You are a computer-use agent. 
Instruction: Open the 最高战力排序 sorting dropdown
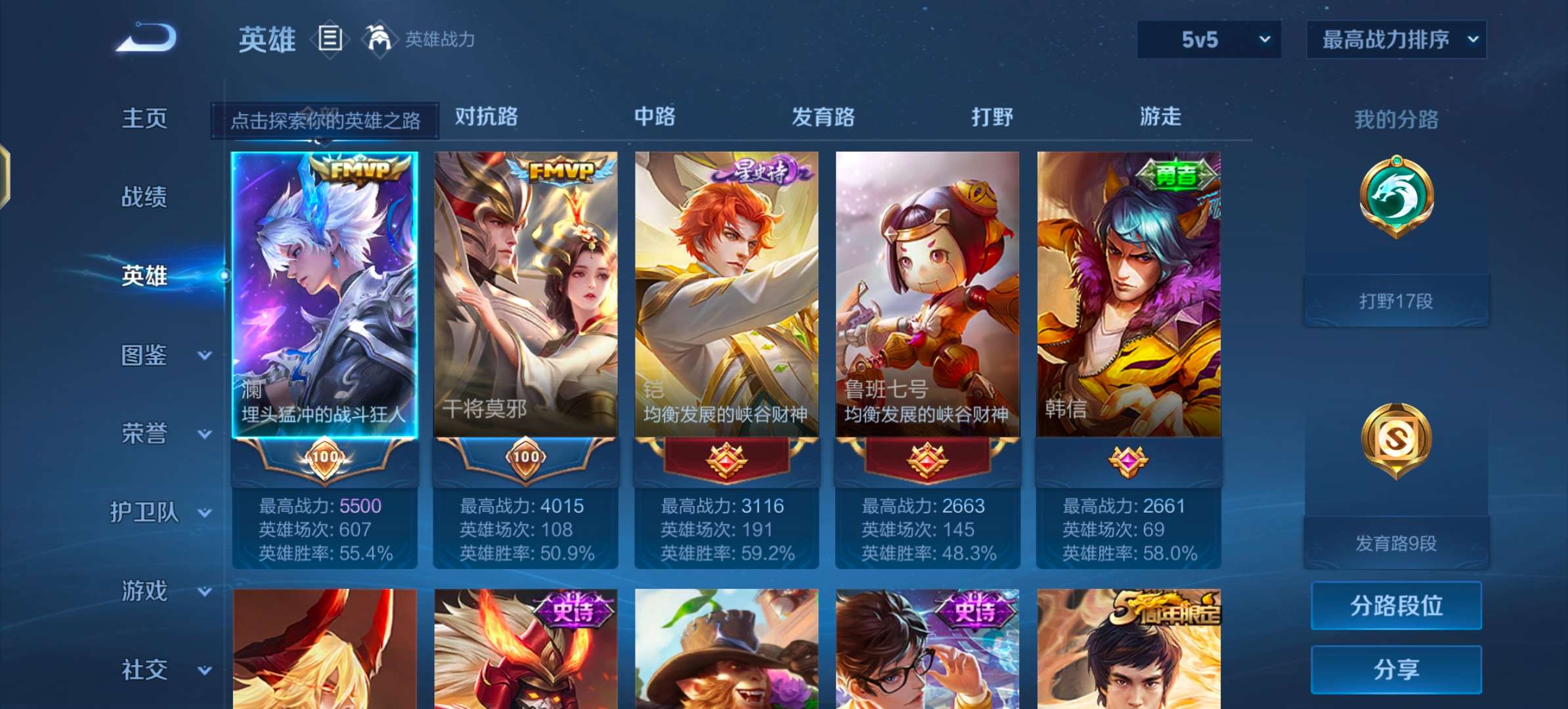[x=1397, y=39]
